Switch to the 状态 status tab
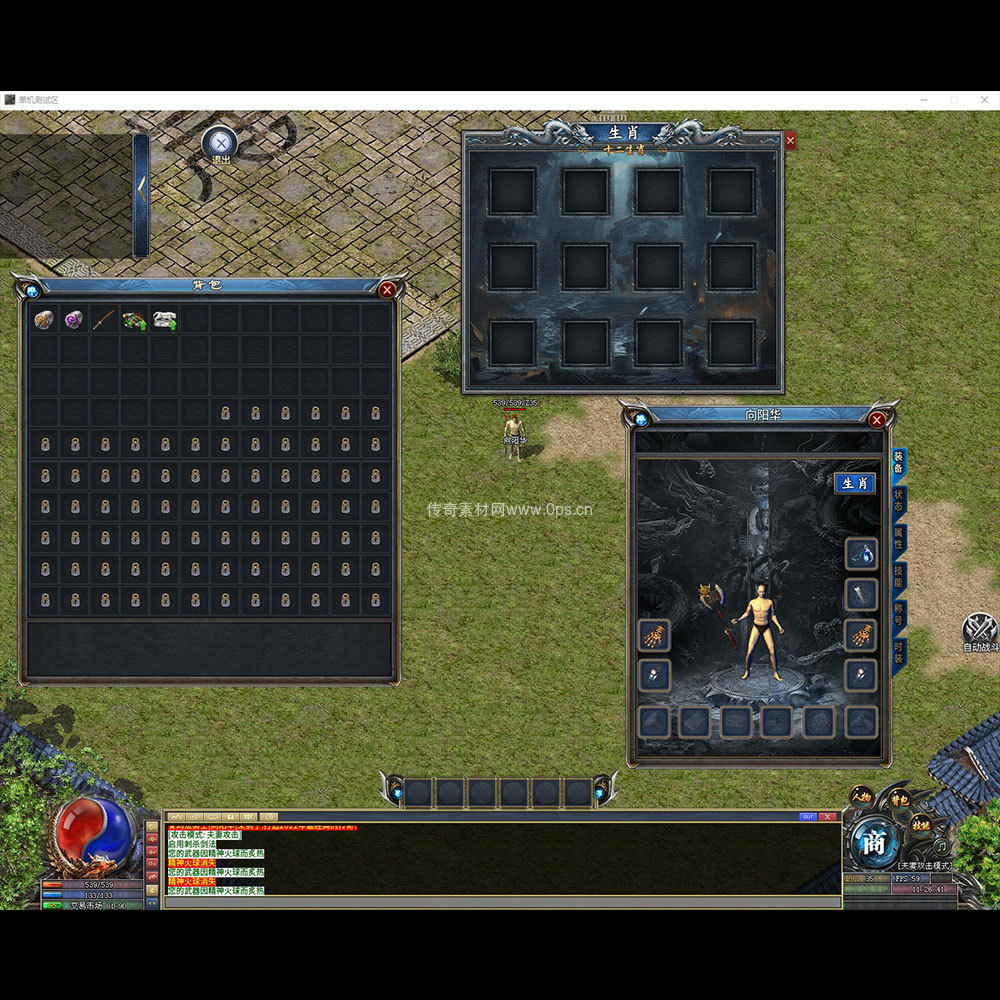This screenshot has height=1000, width=1000. [x=898, y=500]
